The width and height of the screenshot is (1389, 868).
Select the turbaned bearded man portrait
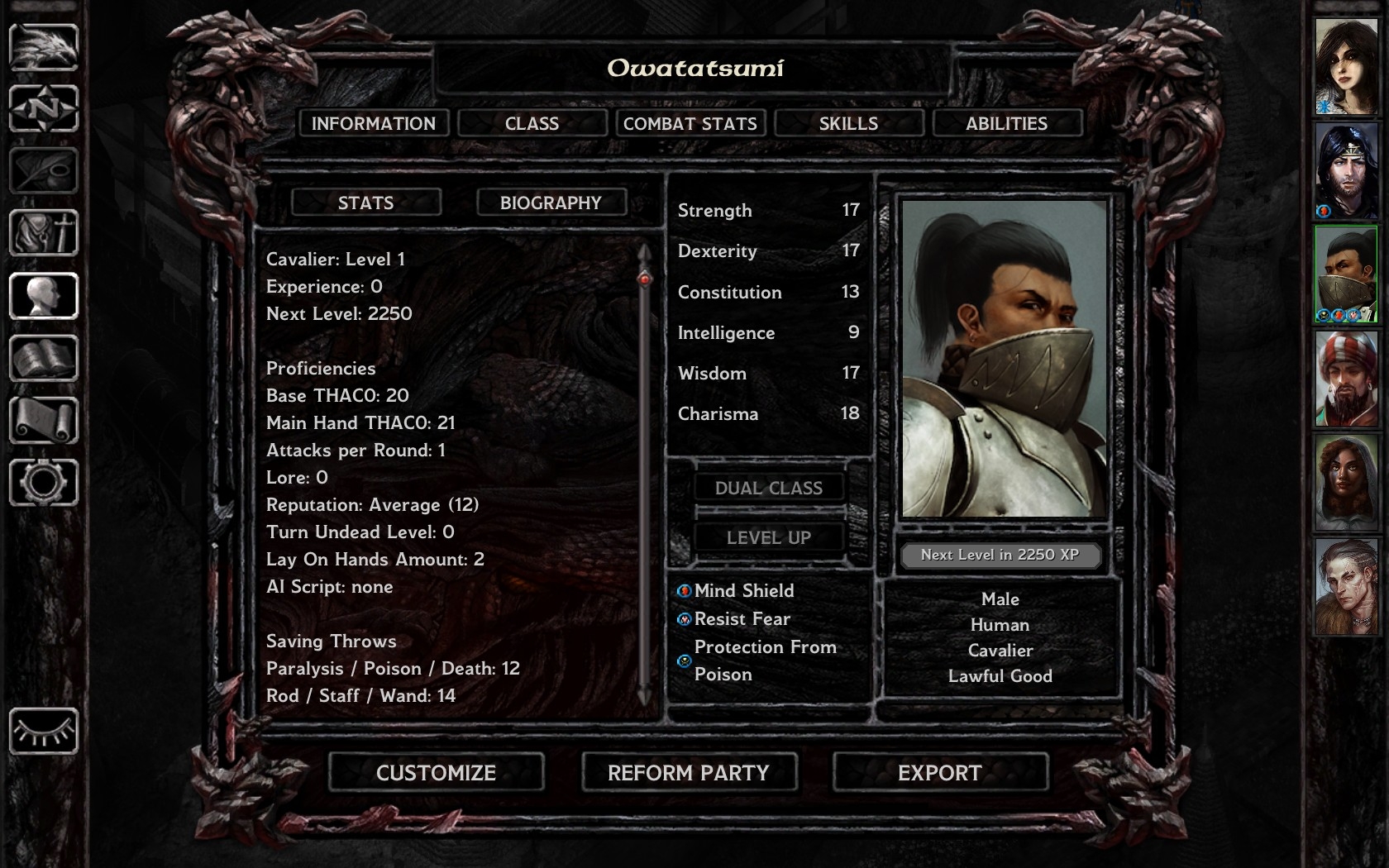(x=1346, y=379)
